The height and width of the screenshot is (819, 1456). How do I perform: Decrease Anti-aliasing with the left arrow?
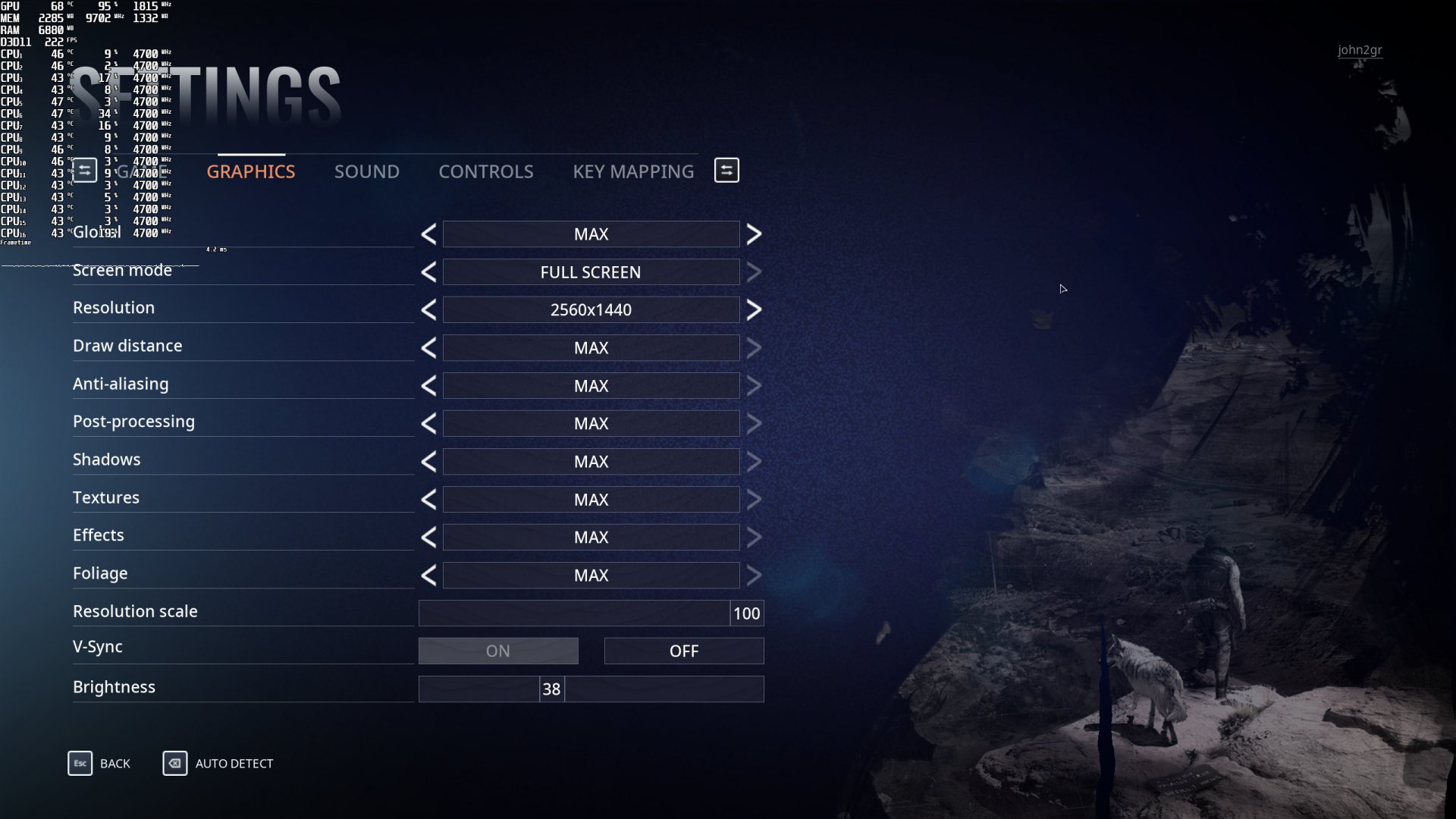[x=428, y=385]
